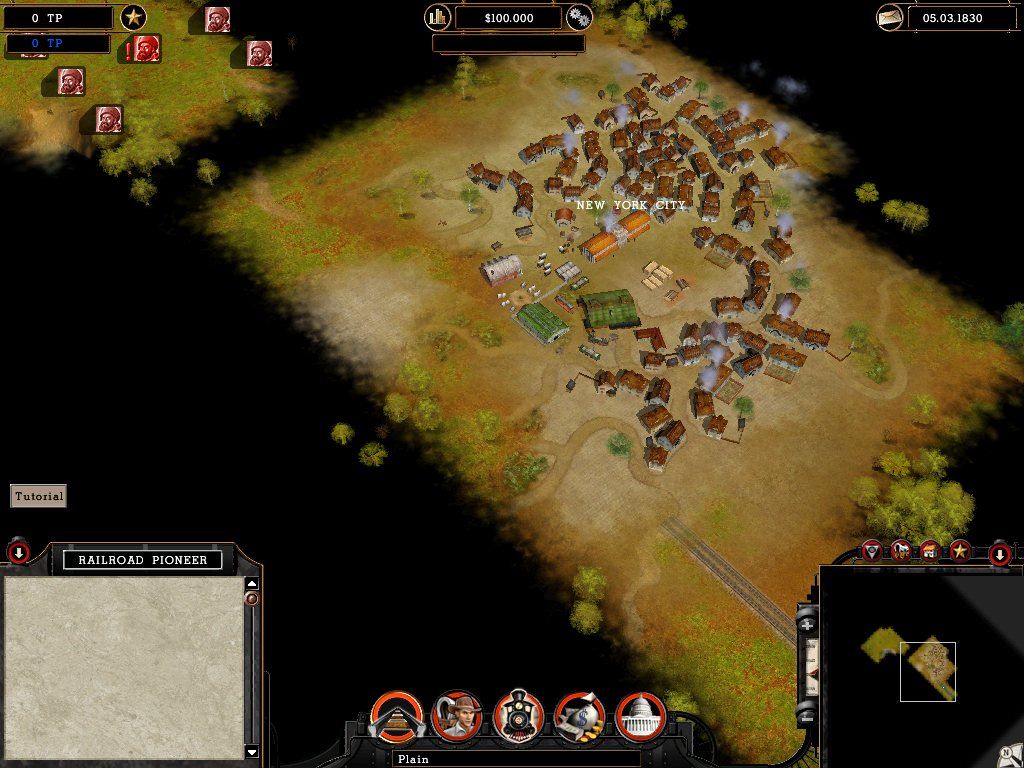1024x768 pixels.
Task: Toggle the triangle filter above minimap
Action: tap(873, 550)
